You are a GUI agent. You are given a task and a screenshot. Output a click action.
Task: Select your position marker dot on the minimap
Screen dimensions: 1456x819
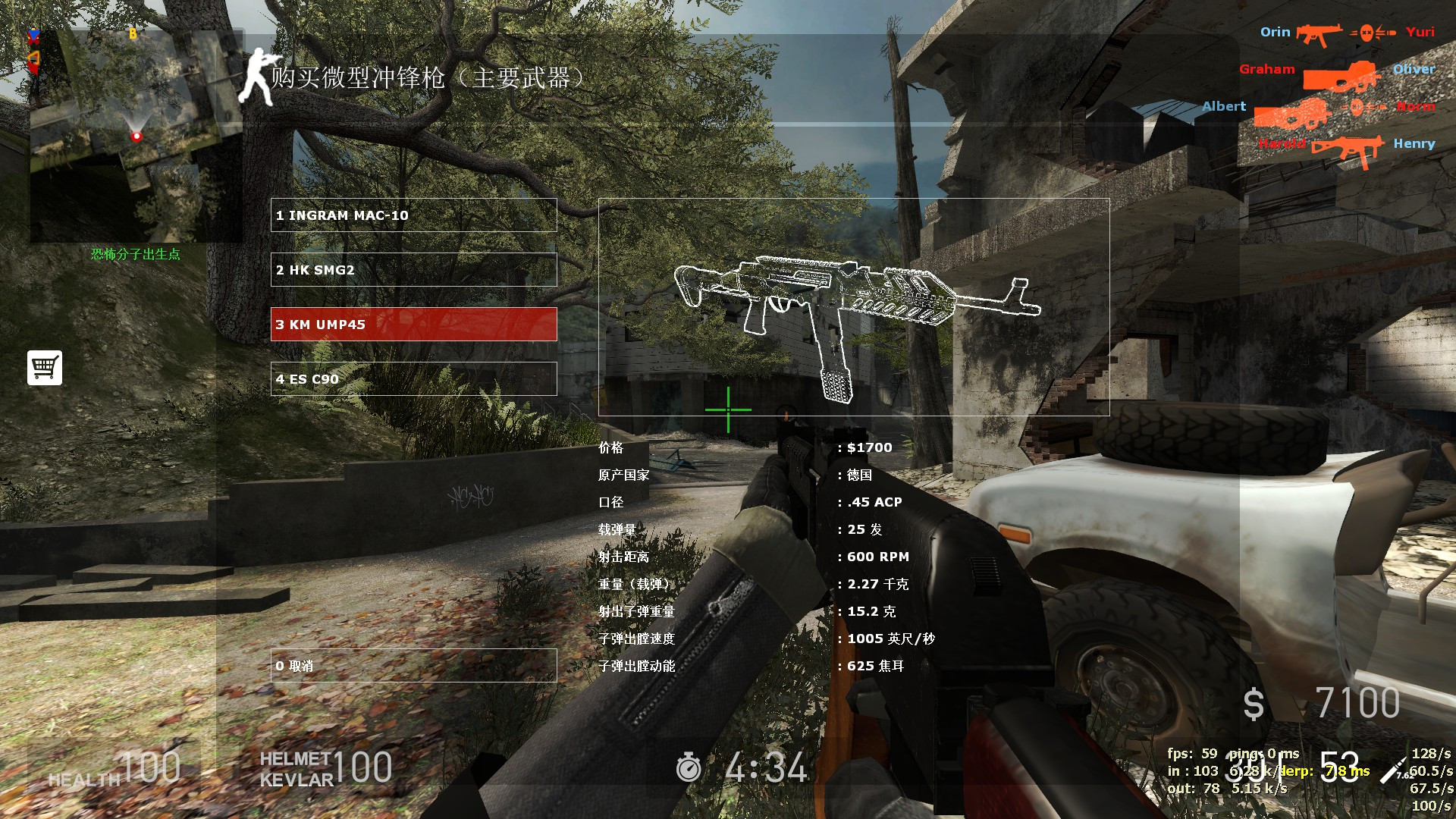(136, 136)
